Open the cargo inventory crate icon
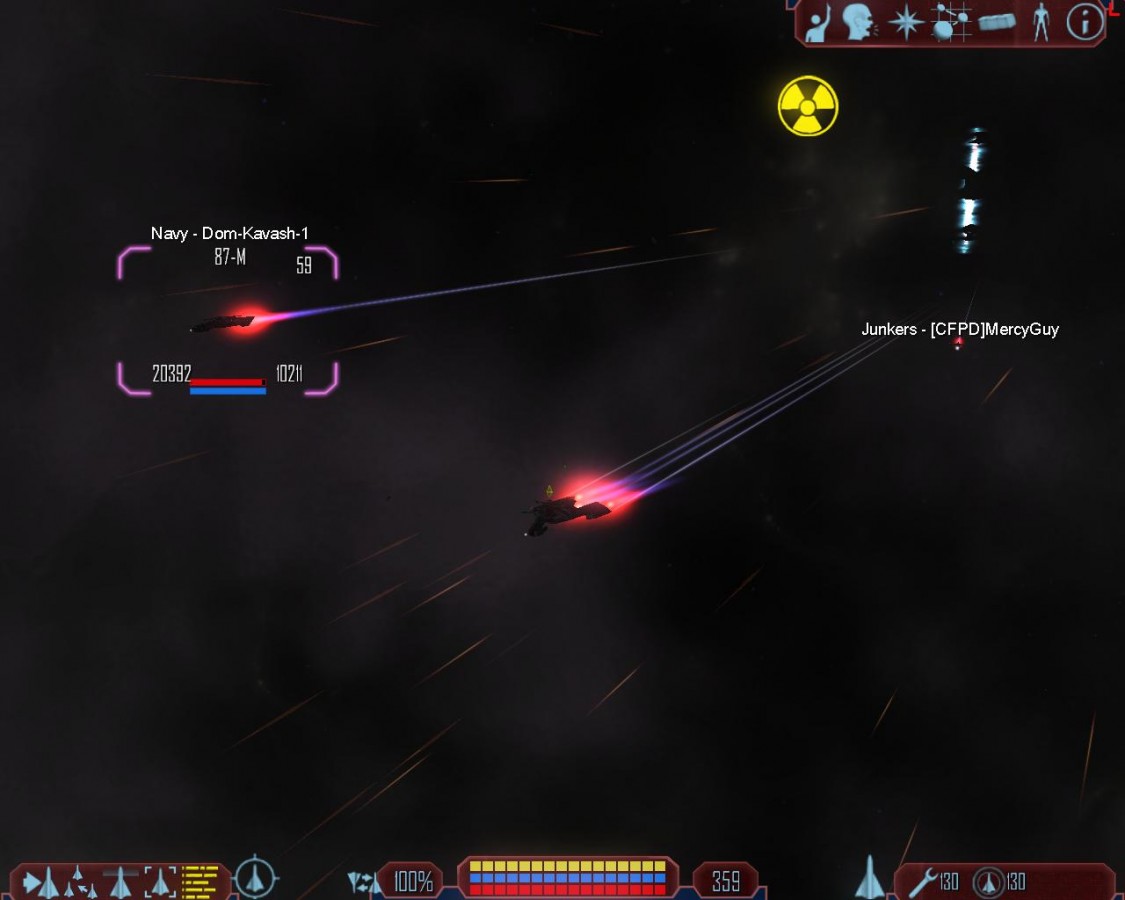The width and height of the screenshot is (1125, 900). pyautogui.click(x=997, y=22)
